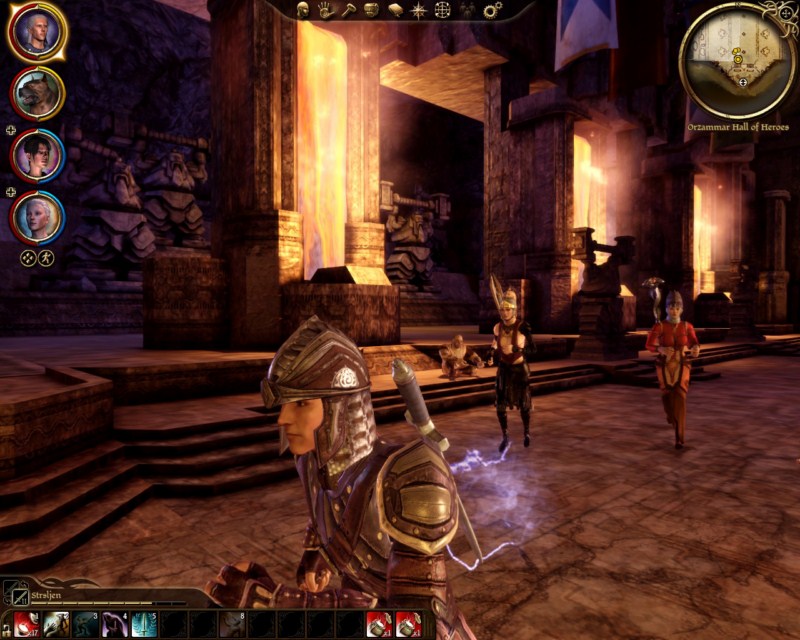Viewport: 800px width, 640px height.
Task: Open the skills hand icon
Action: 326,10
